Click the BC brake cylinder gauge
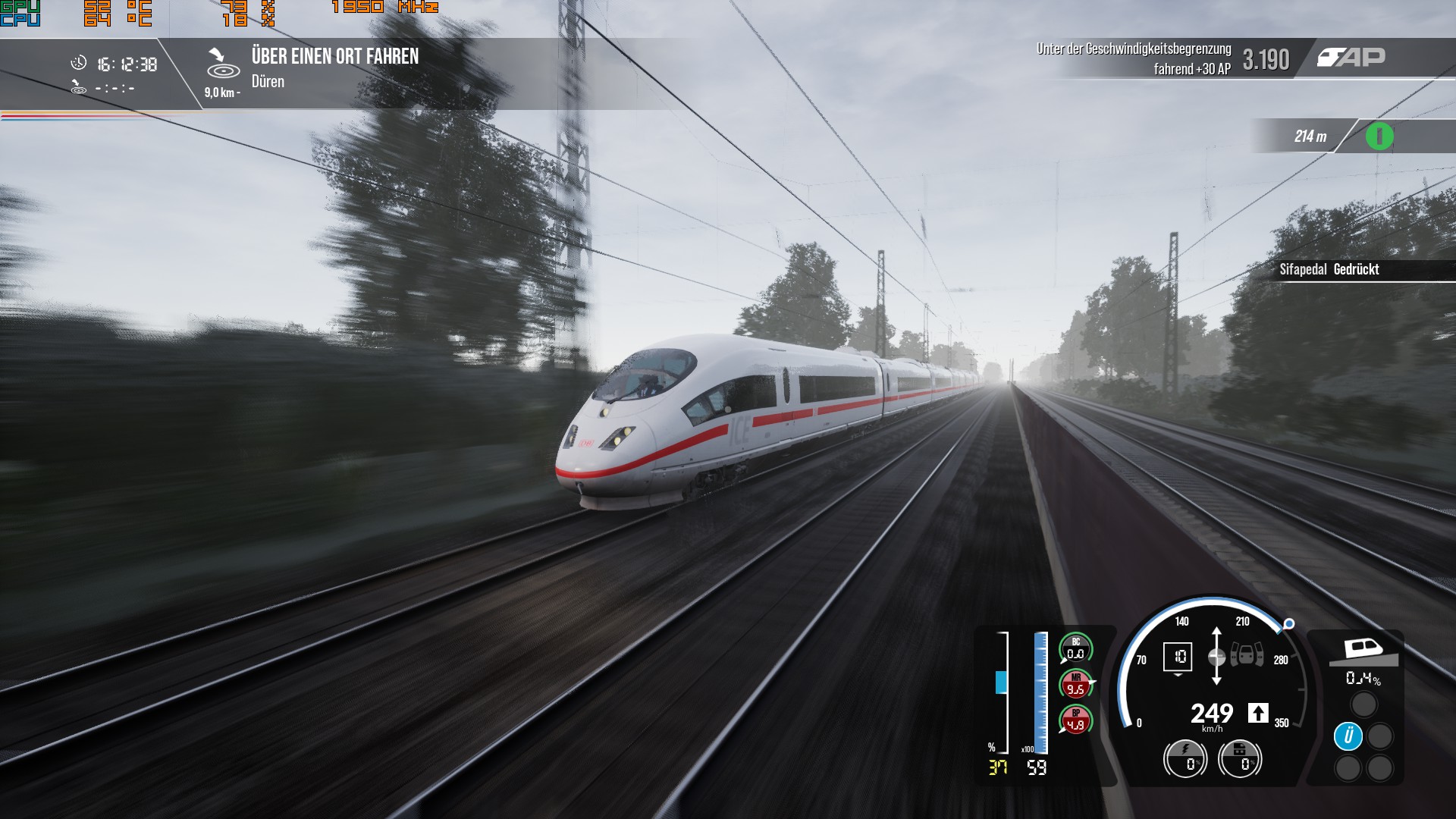 pyautogui.click(x=1075, y=648)
